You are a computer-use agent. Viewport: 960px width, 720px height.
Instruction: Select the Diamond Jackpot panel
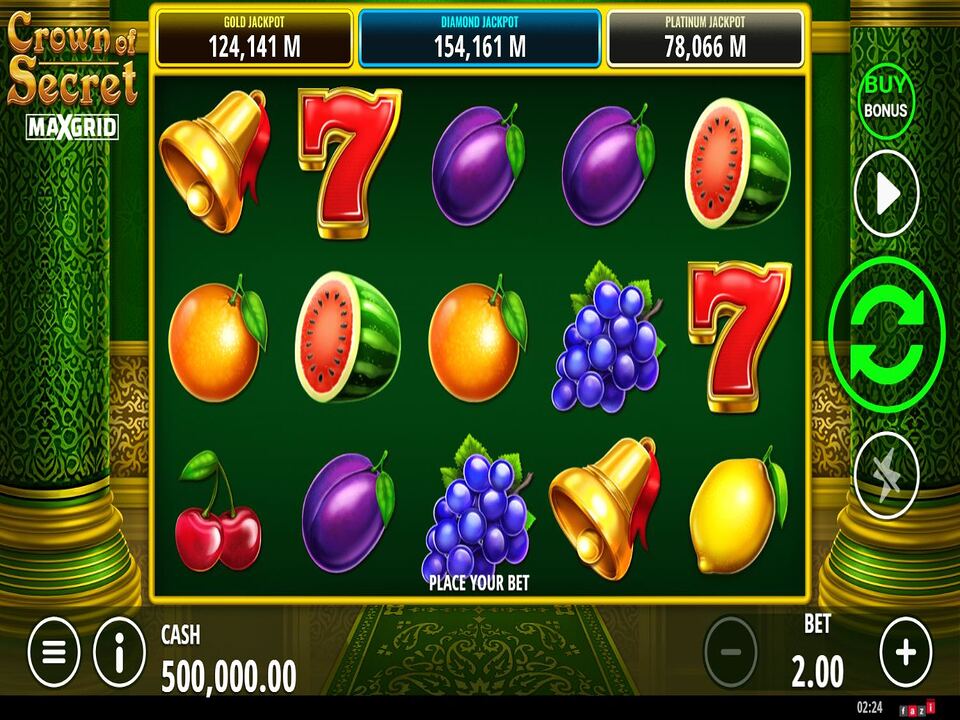pos(480,38)
